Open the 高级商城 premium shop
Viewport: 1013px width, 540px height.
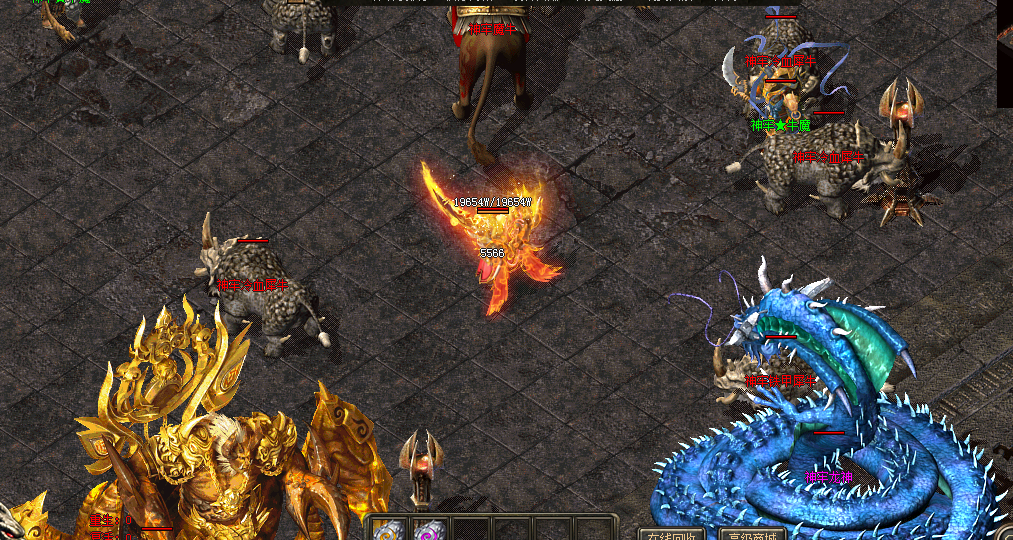tap(753, 534)
